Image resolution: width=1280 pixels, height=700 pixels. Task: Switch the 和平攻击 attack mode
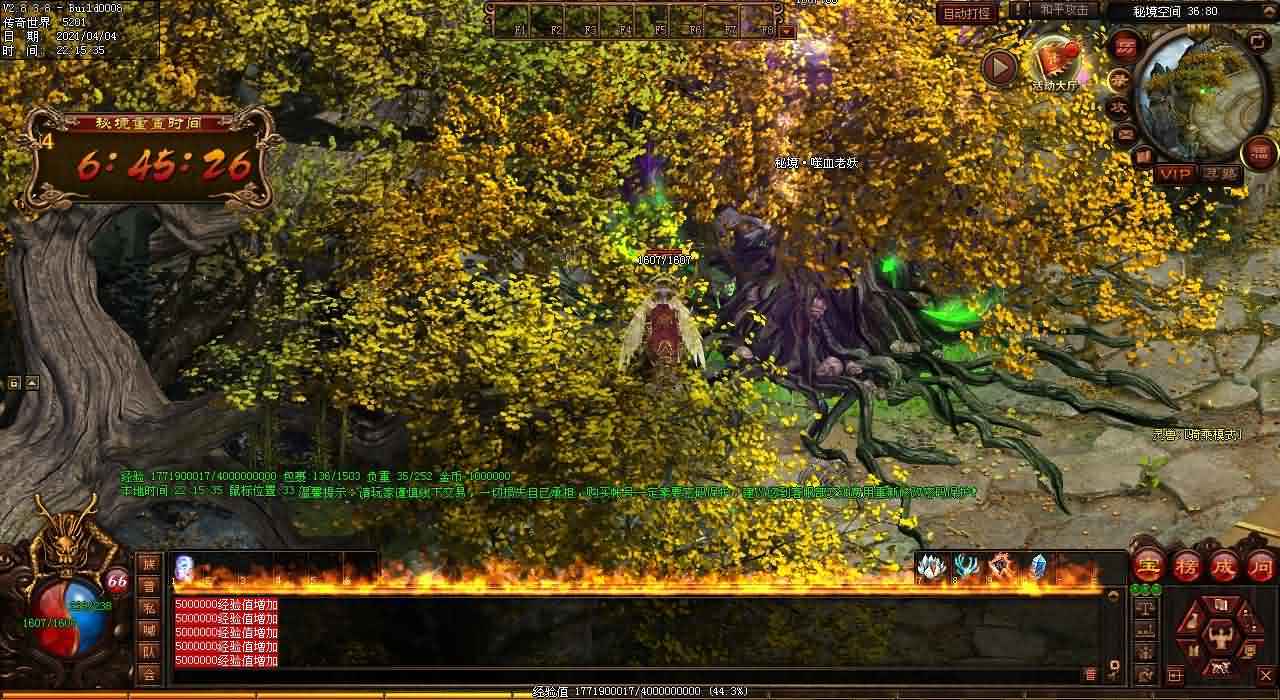coord(1062,10)
